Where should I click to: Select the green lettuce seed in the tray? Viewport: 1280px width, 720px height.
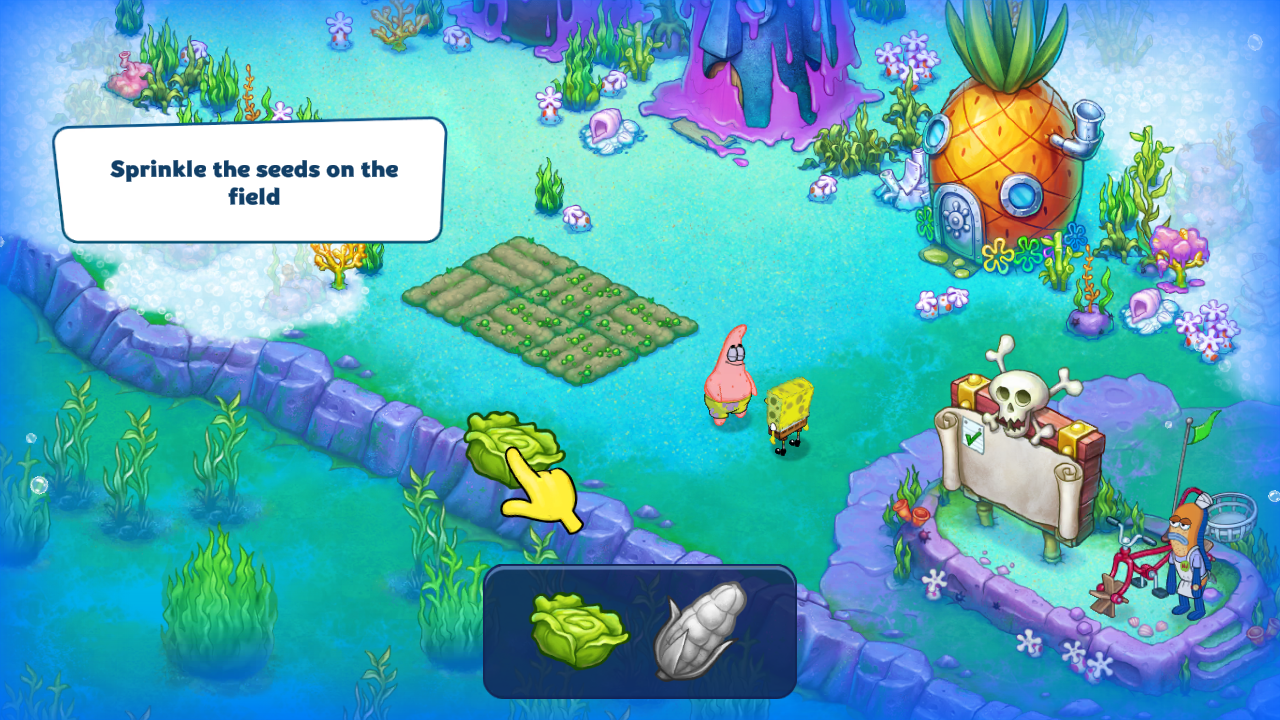(x=577, y=631)
